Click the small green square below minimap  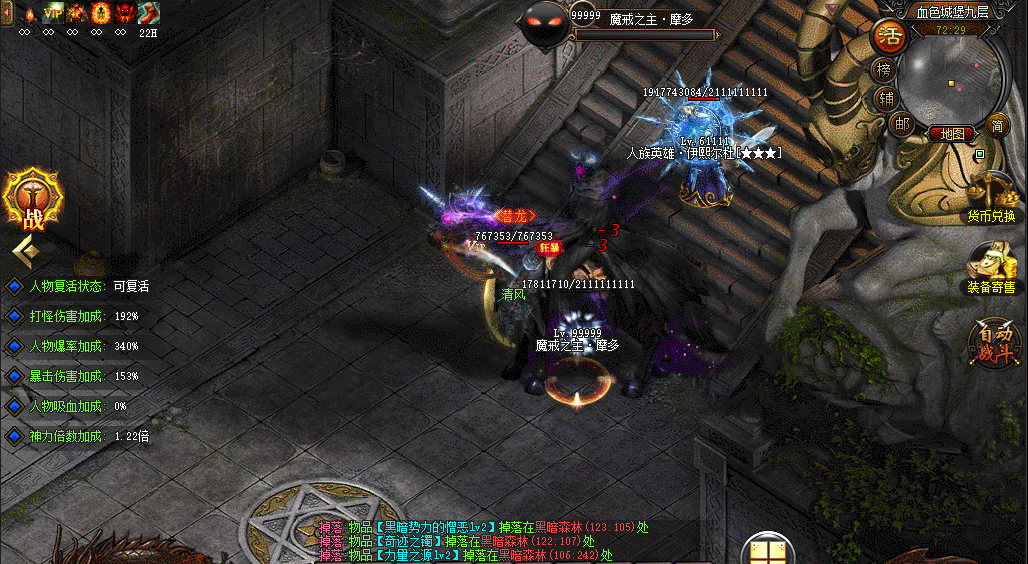coord(980,155)
